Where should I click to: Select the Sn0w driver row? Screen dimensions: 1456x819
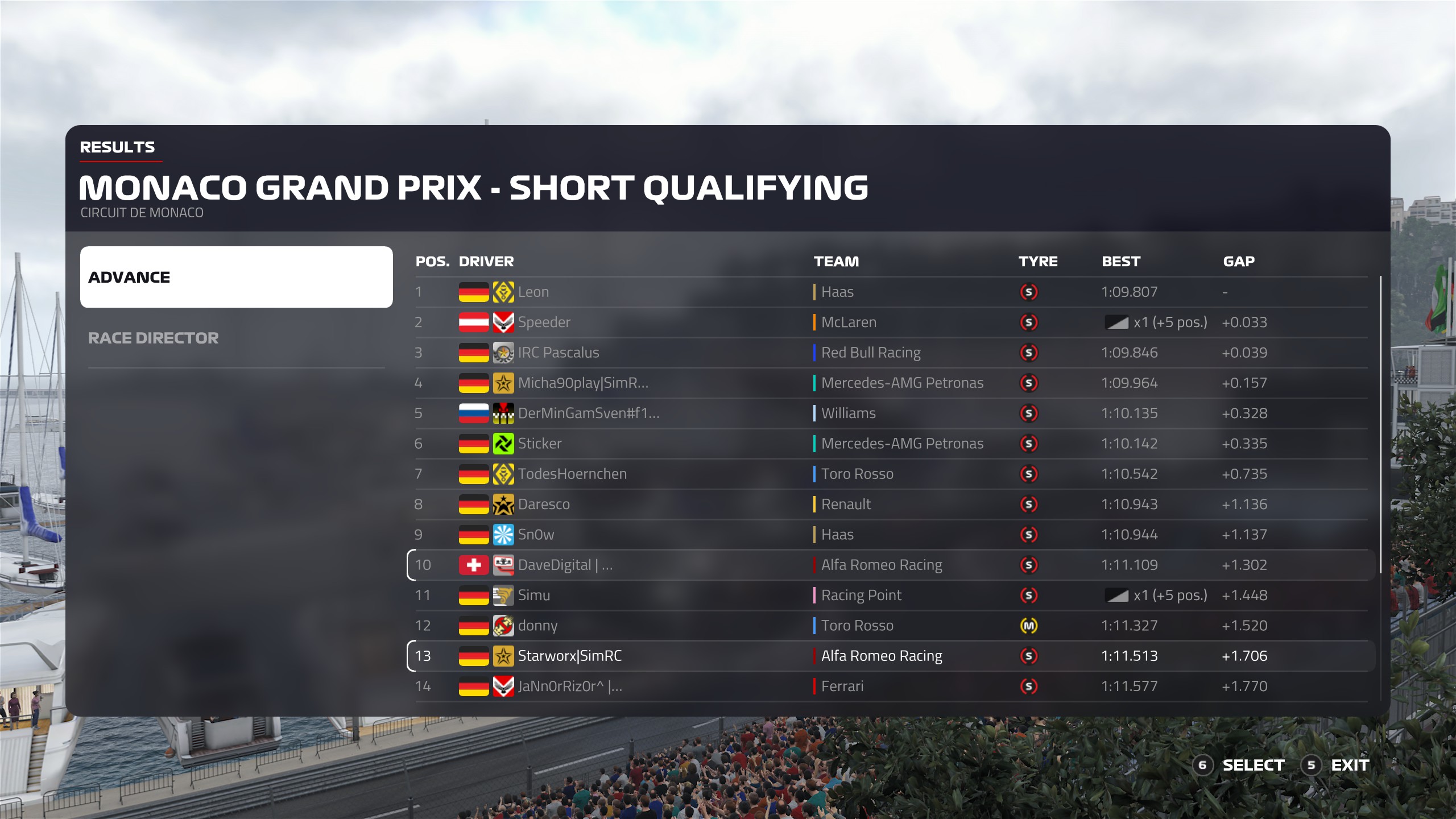point(891,535)
